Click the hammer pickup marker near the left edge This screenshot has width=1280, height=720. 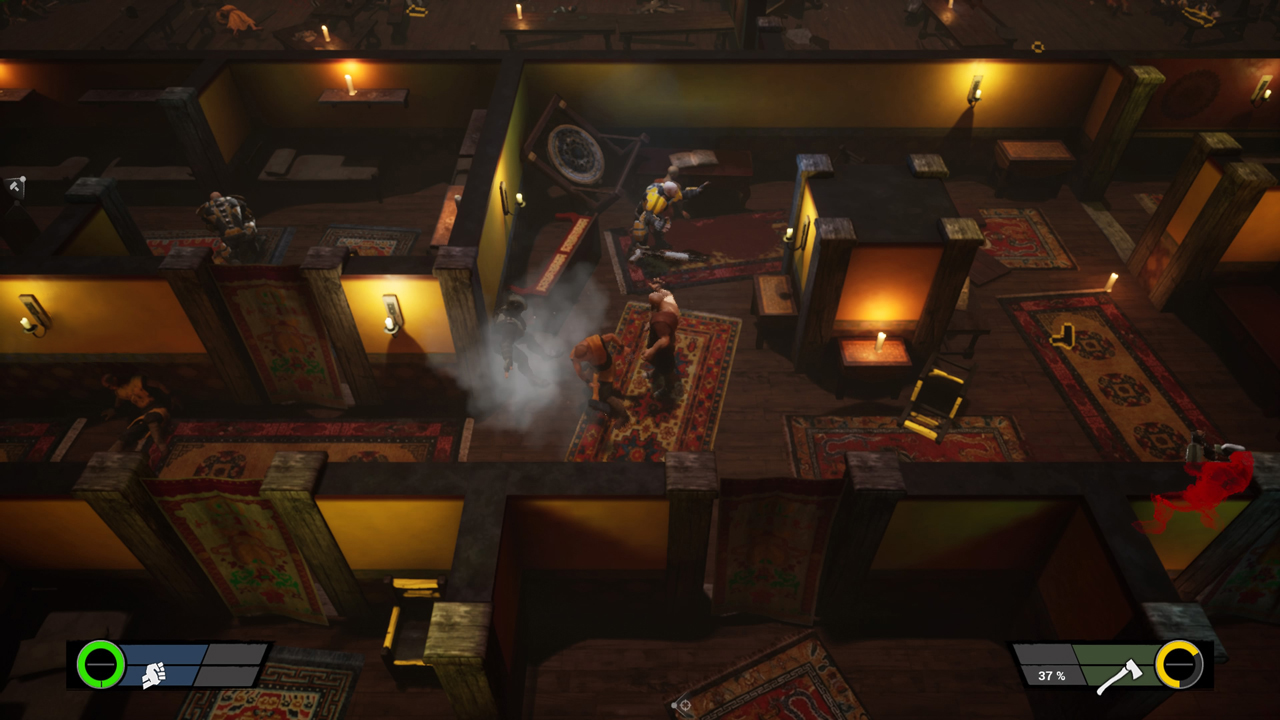[x=14, y=185]
